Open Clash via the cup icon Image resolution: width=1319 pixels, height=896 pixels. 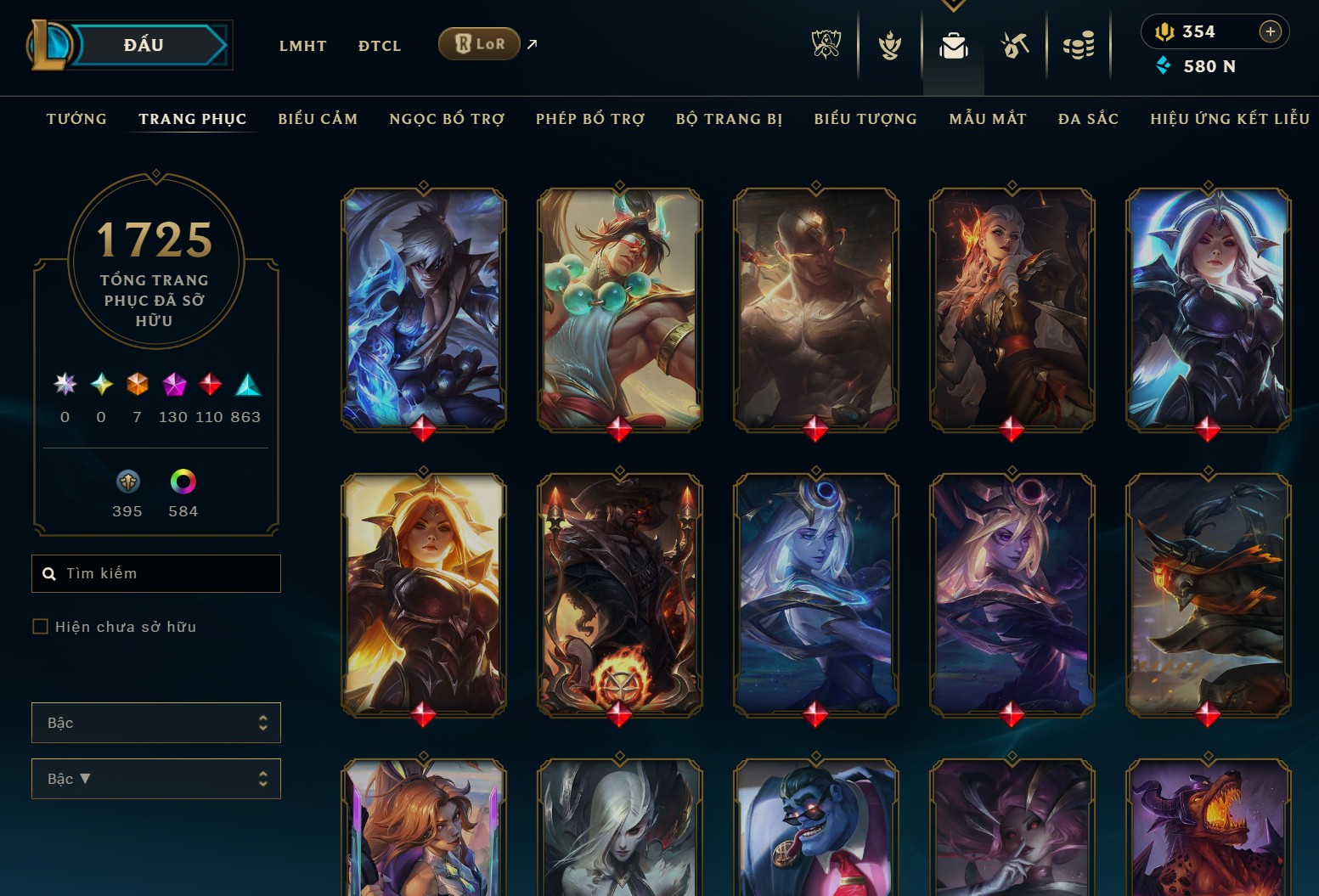point(888,47)
